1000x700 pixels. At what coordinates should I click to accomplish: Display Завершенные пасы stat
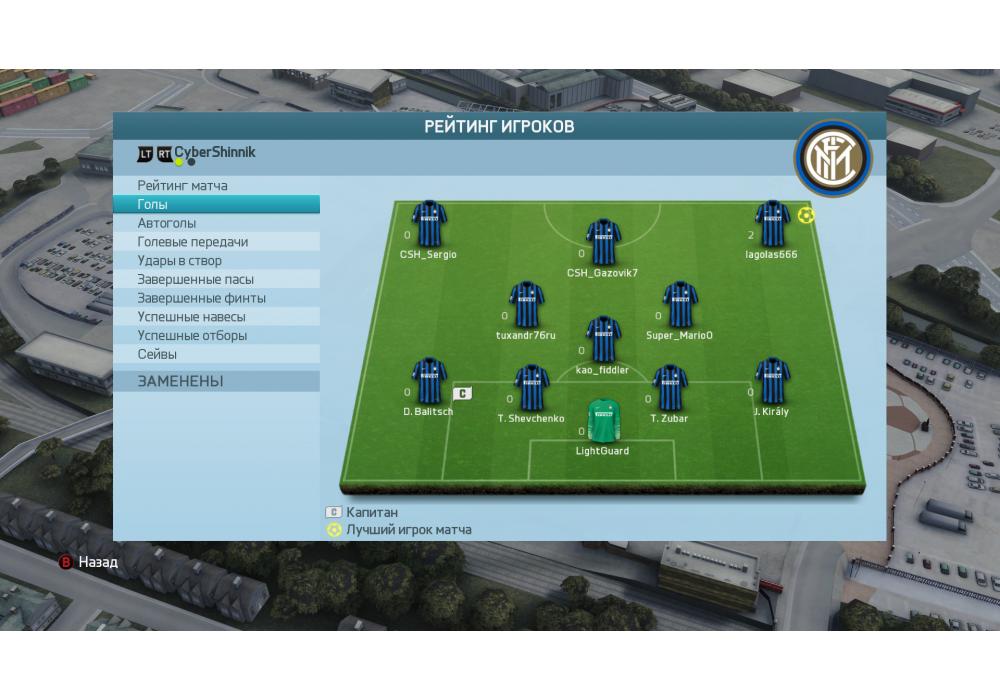coord(196,280)
